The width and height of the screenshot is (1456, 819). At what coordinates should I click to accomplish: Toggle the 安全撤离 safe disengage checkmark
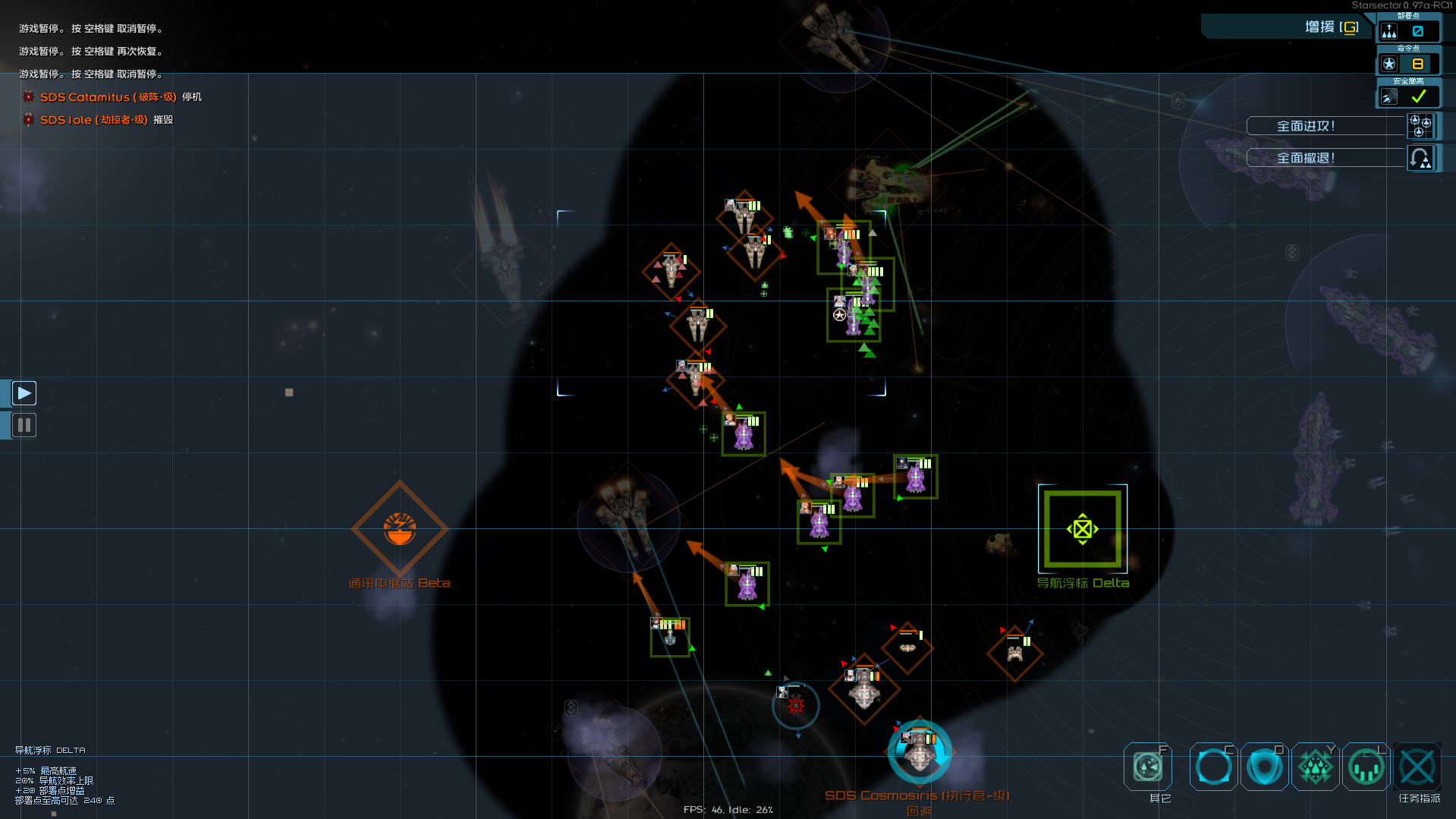click(1417, 96)
